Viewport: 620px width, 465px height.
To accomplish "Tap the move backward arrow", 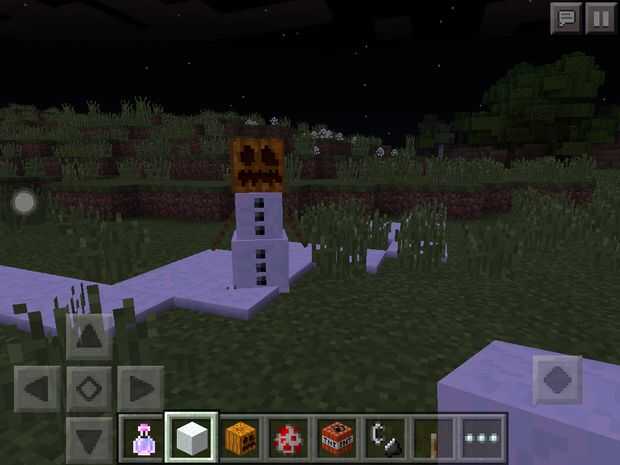I will click(88, 438).
